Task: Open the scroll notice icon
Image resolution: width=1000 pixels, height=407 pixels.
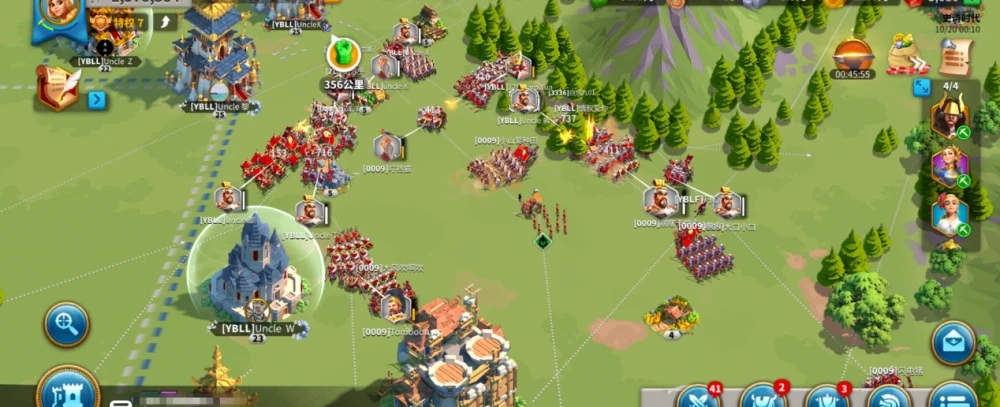Action: 955,56
